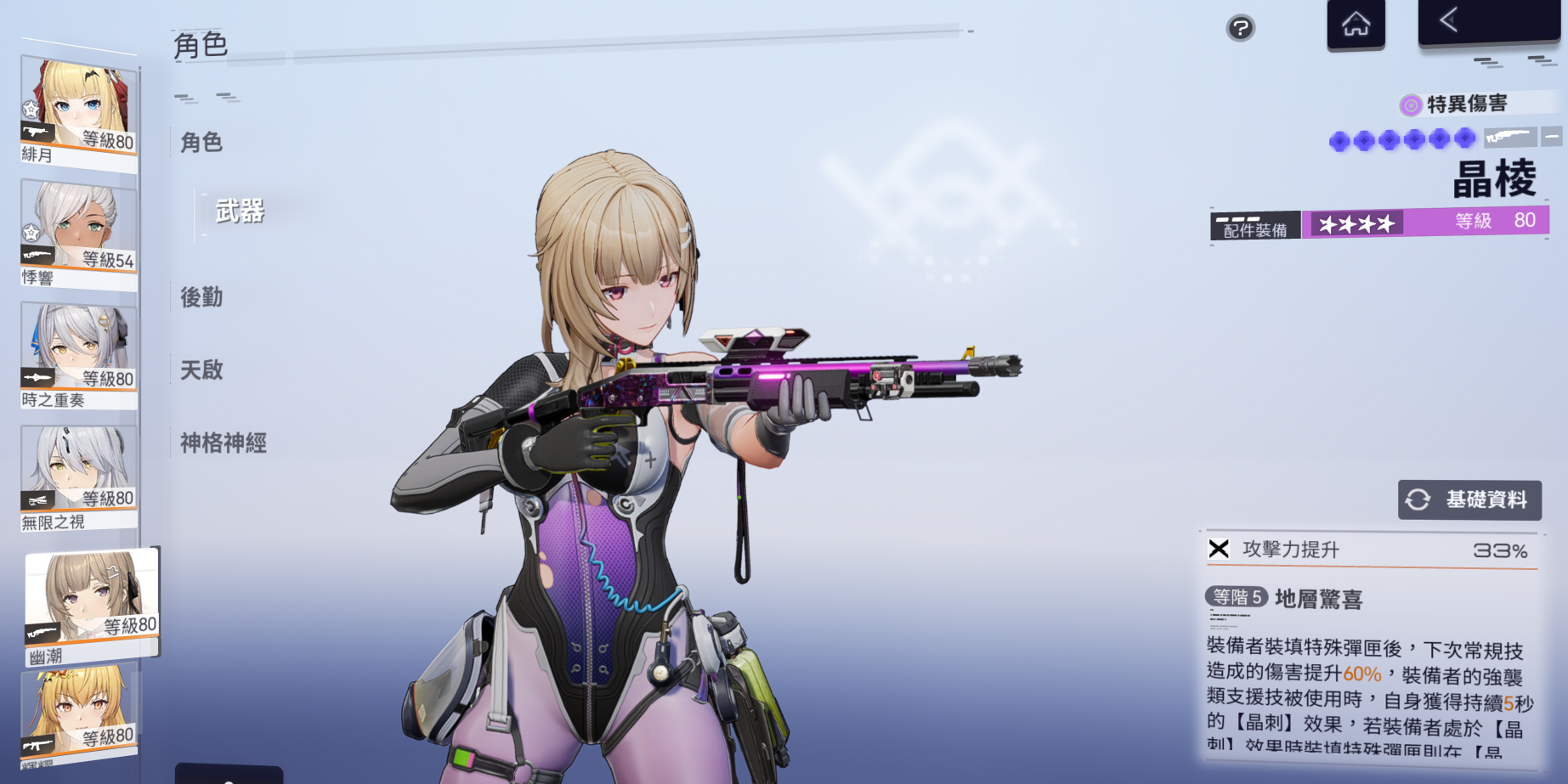
Task: Open the 神格神經 section
Action: (224, 443)
